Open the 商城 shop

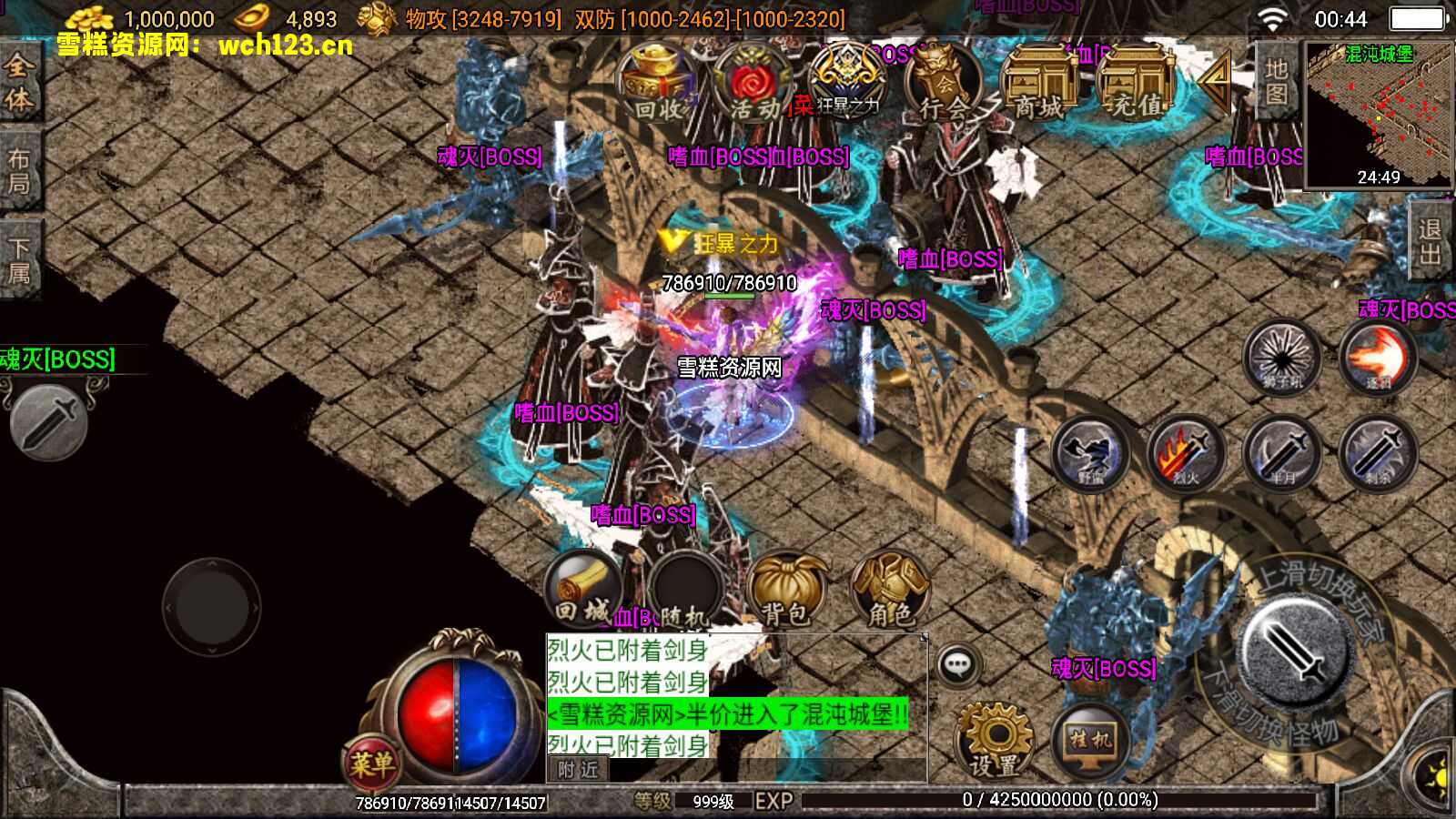click(x=1038, y=84)
